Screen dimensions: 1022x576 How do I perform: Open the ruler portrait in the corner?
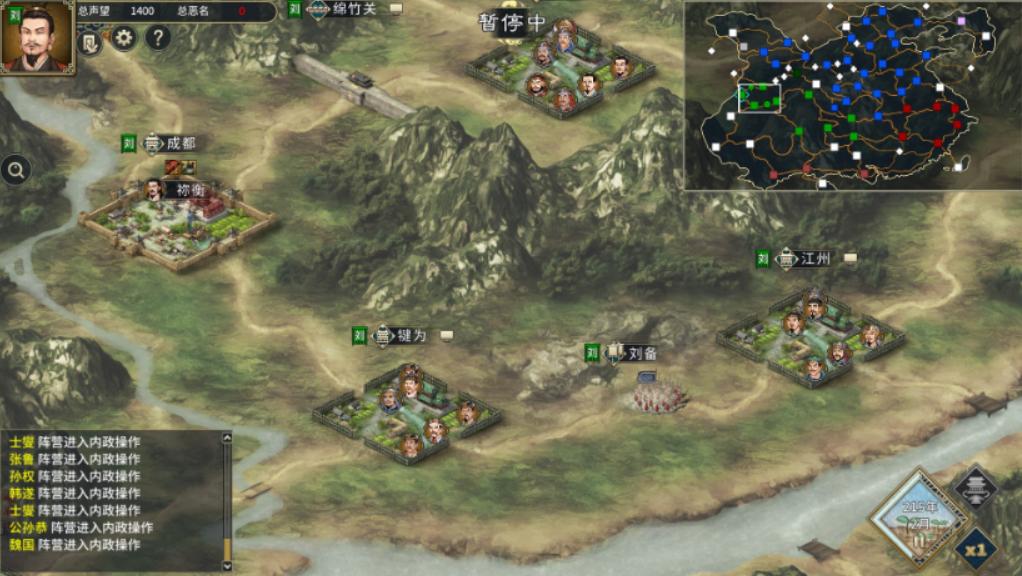click(37, 37)
